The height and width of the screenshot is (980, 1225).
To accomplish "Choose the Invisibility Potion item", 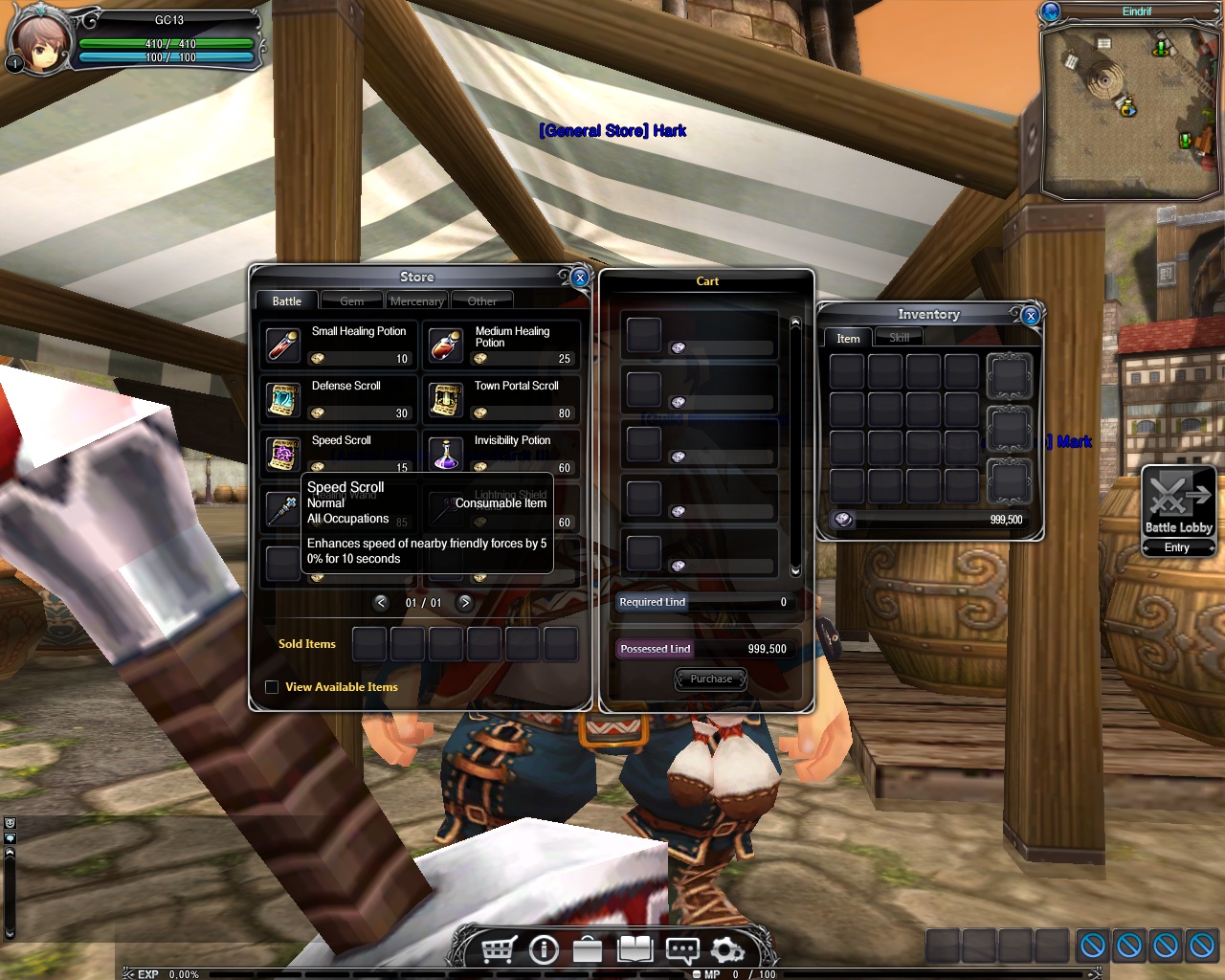I will click(446, 453).
